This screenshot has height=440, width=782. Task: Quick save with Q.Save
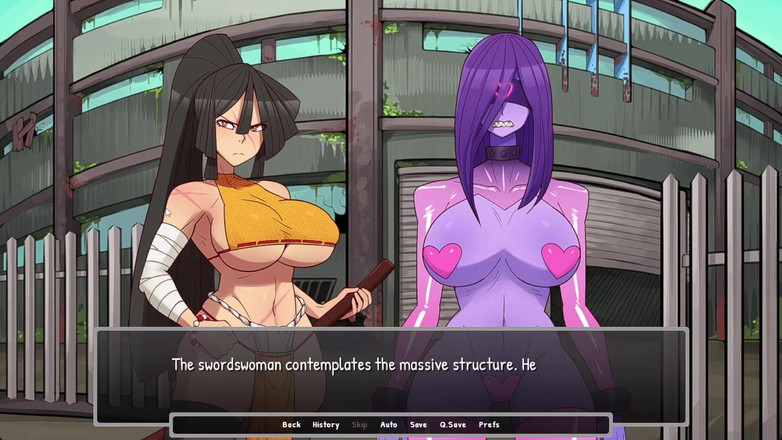click(x=454, y=425)
